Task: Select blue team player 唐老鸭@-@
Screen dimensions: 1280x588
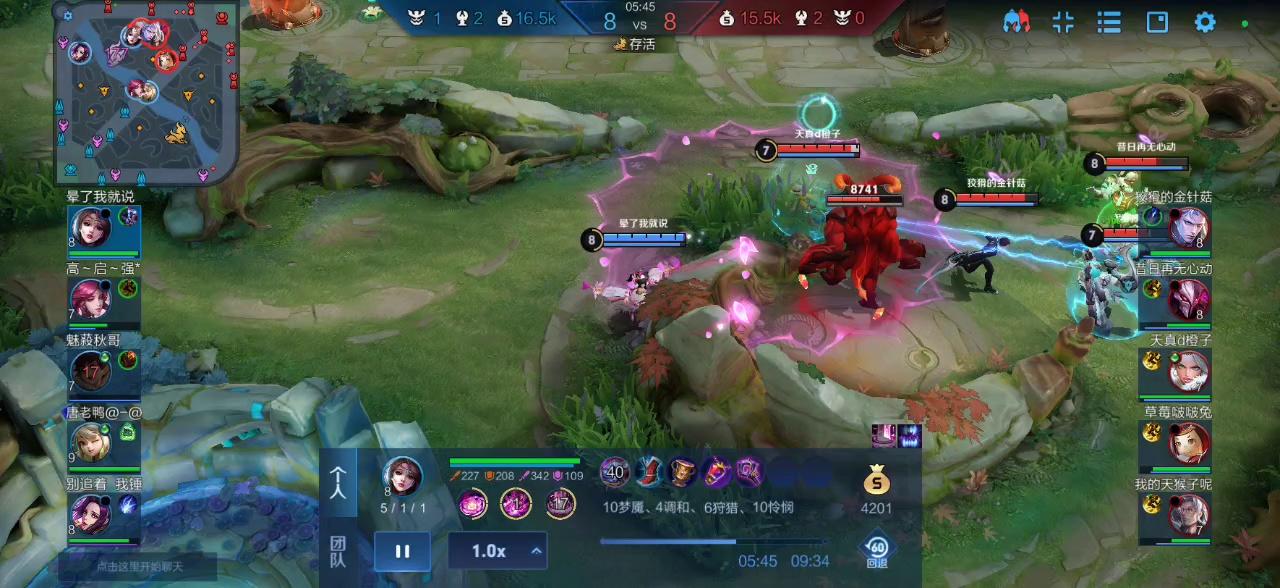Action: [x=92, y=442]
